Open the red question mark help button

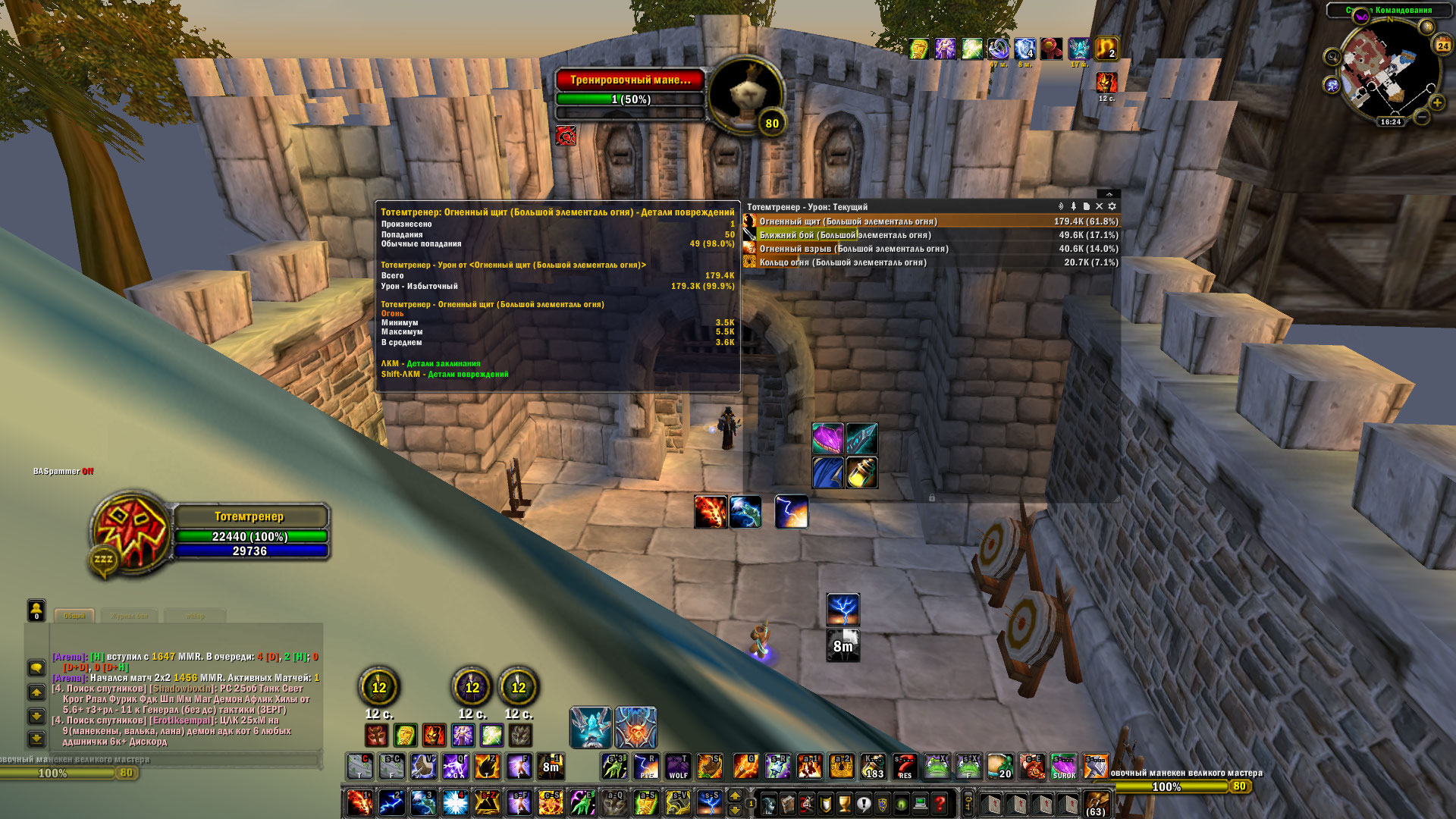tap(940, 804)
